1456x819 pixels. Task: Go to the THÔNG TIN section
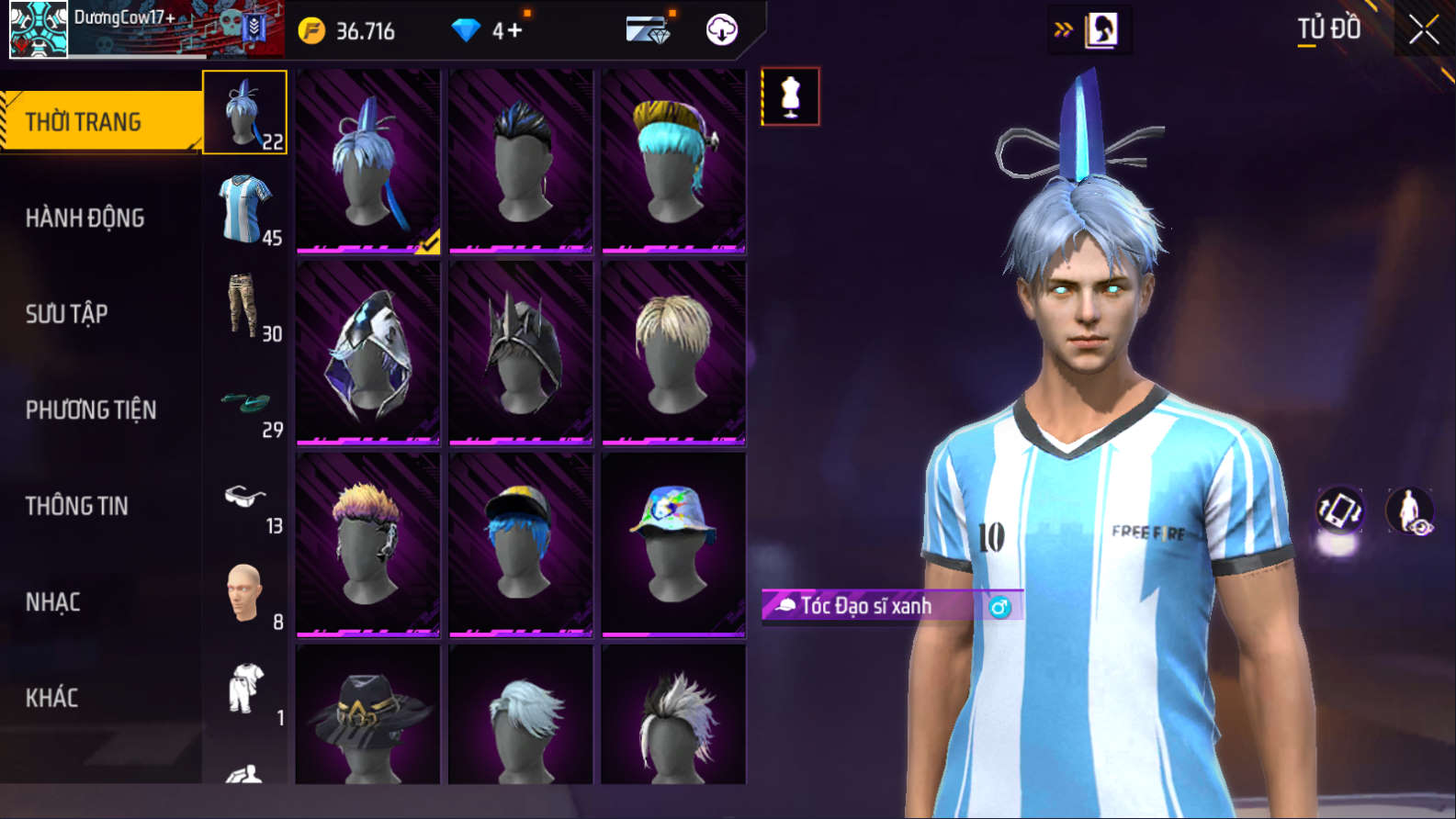tap(77, 506)
